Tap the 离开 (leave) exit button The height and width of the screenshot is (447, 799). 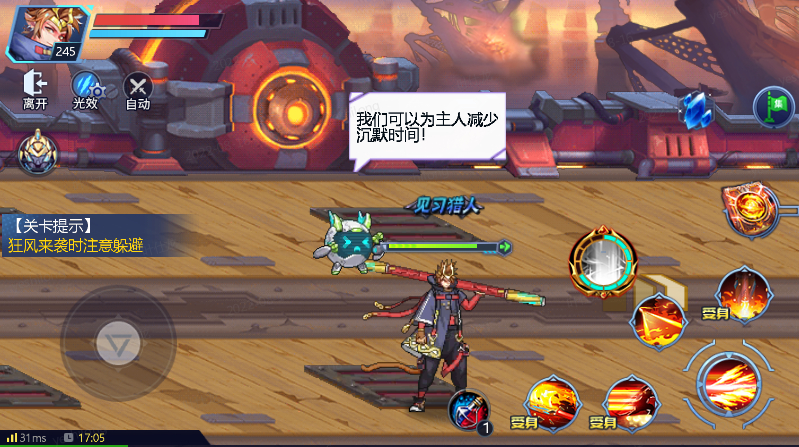click(x=35, y=87)
